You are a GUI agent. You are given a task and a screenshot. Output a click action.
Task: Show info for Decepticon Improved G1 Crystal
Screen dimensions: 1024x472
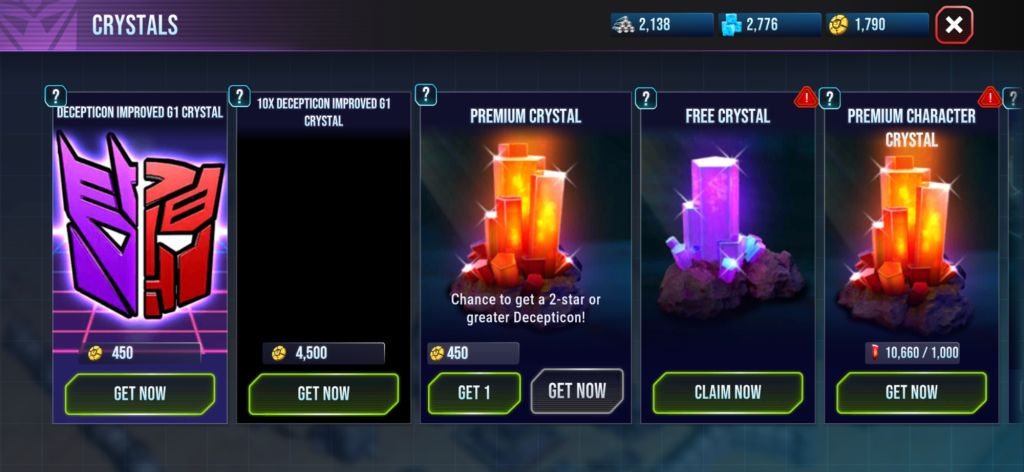[x=56, y=96]
